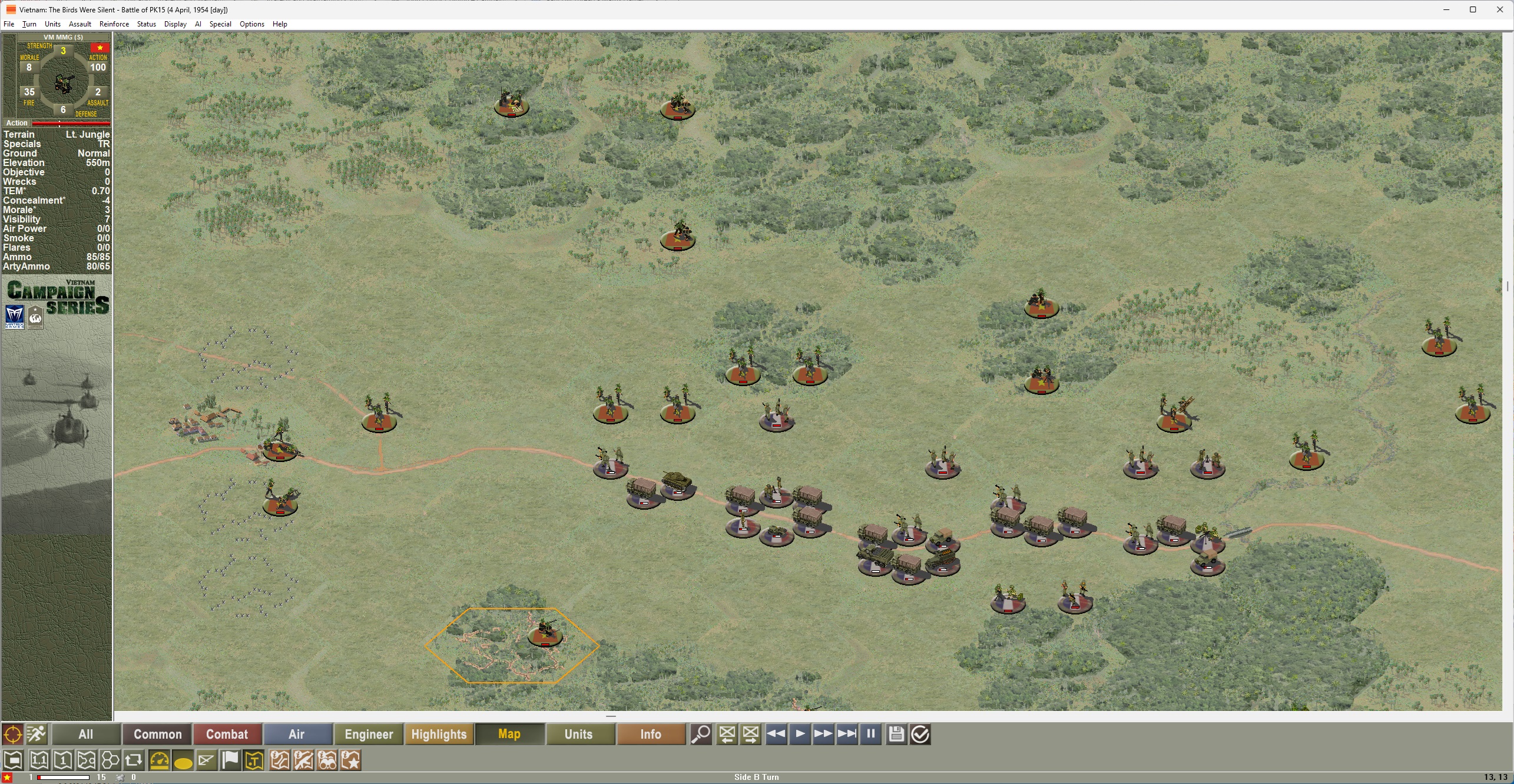Click the running soldier movement icon
1514x784 pixels.
[36, 734]
